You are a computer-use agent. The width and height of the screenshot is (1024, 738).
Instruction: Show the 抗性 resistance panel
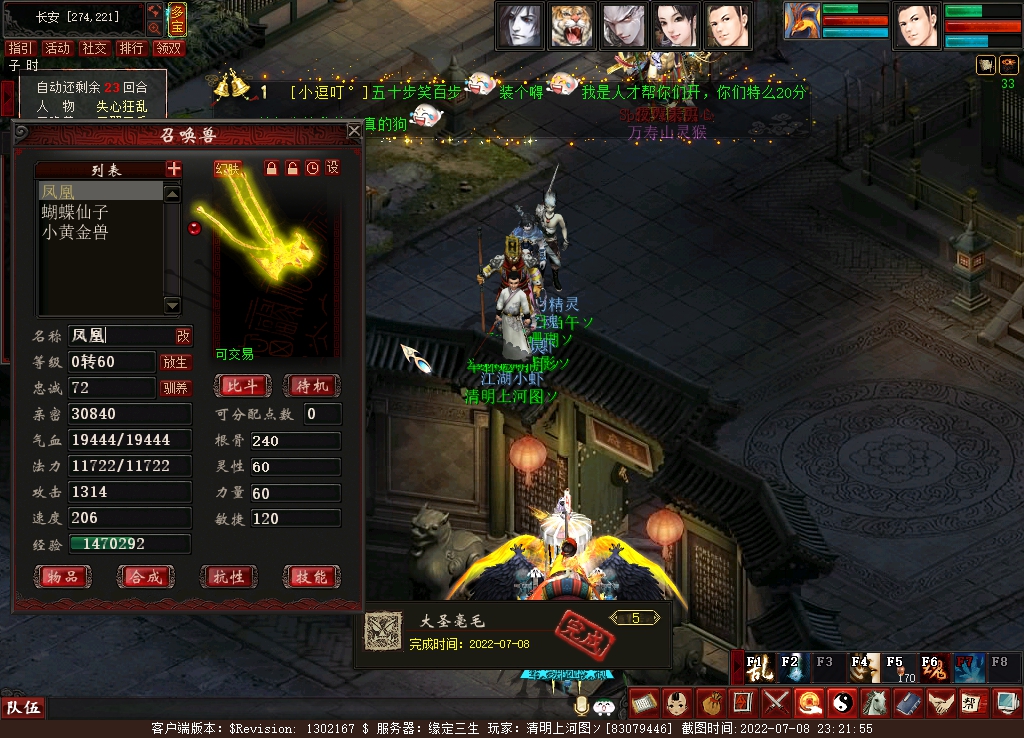coord(229,577)
